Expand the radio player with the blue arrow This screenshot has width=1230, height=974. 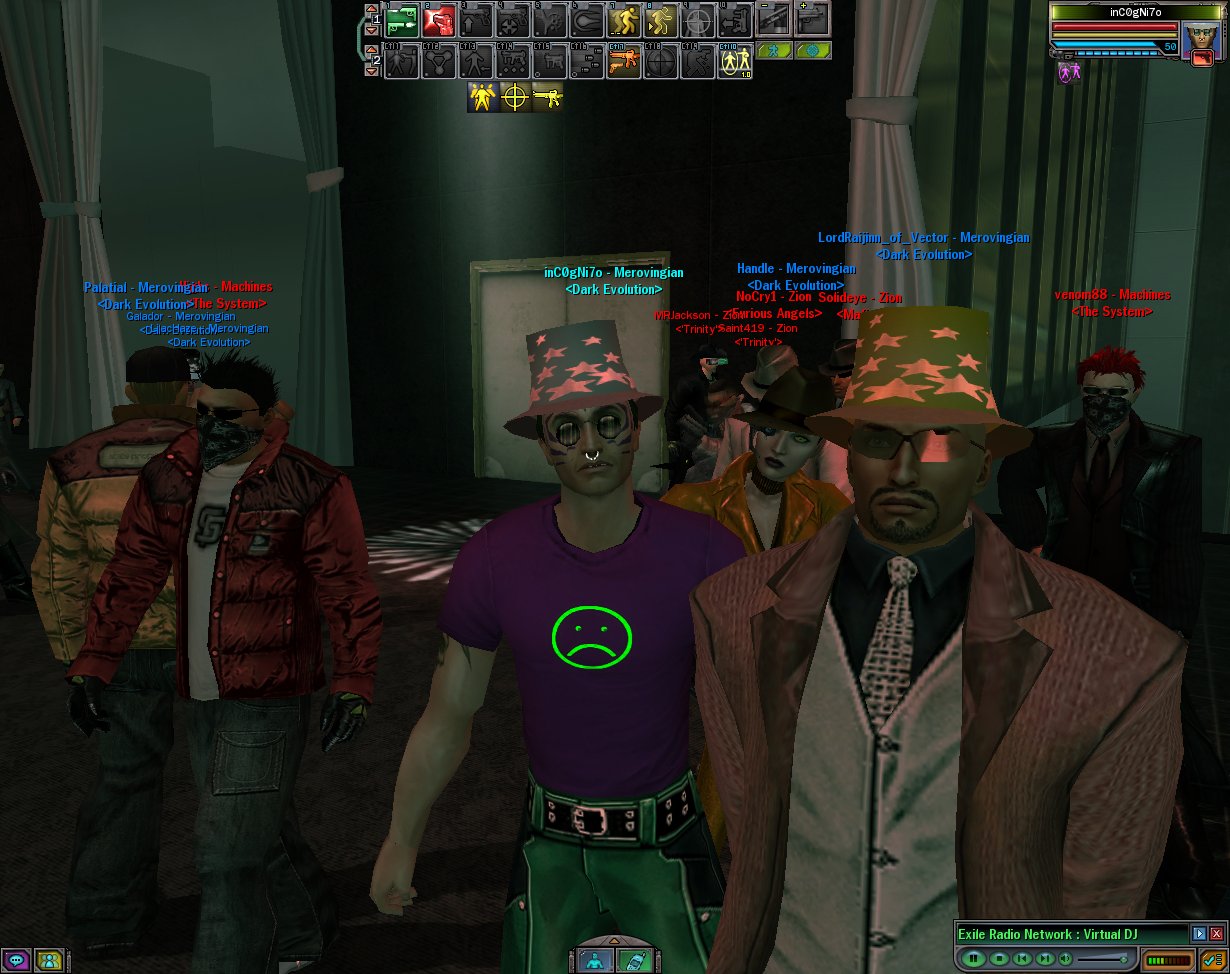(1199, 934)
